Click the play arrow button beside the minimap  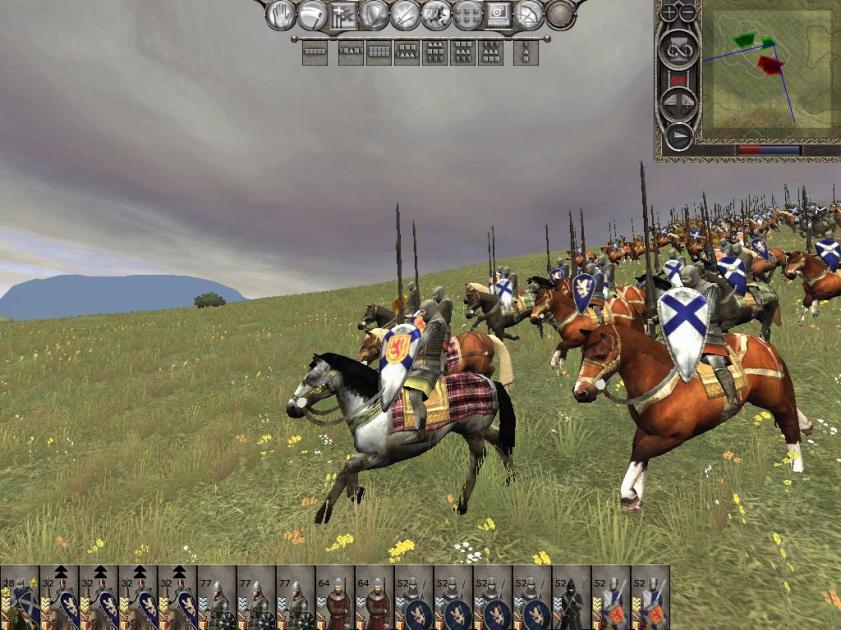pyautogui.click(x=678, y=135)
